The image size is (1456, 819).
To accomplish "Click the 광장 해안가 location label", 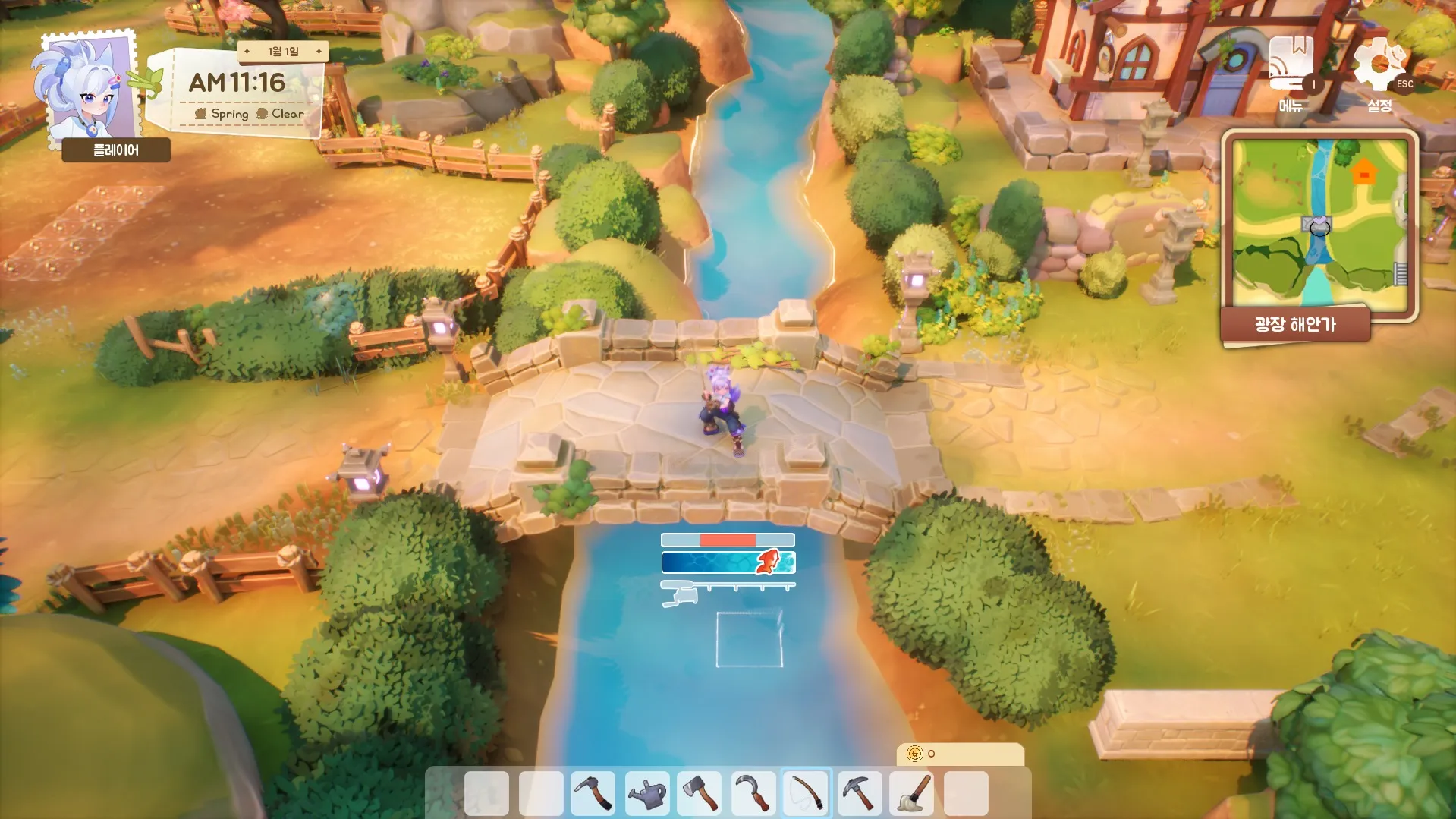I will tap(1295, 325).
